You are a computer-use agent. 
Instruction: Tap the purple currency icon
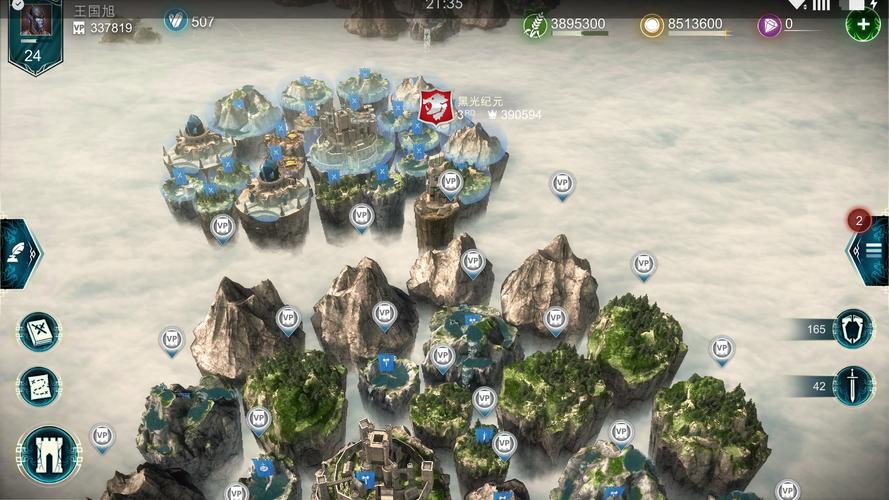click(768, 25)
